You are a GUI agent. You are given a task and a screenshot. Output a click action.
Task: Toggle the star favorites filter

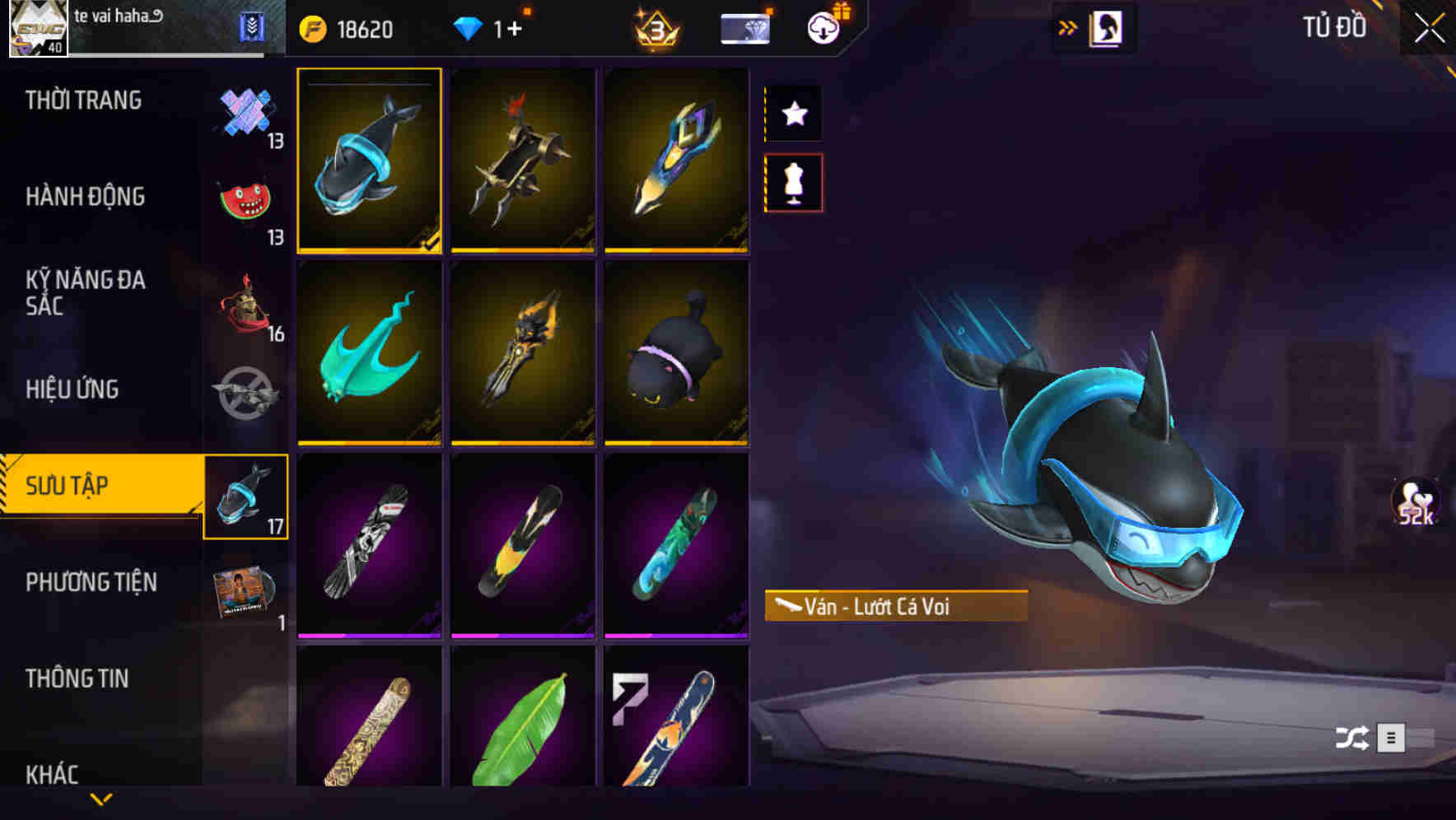[x=793, y=114]
